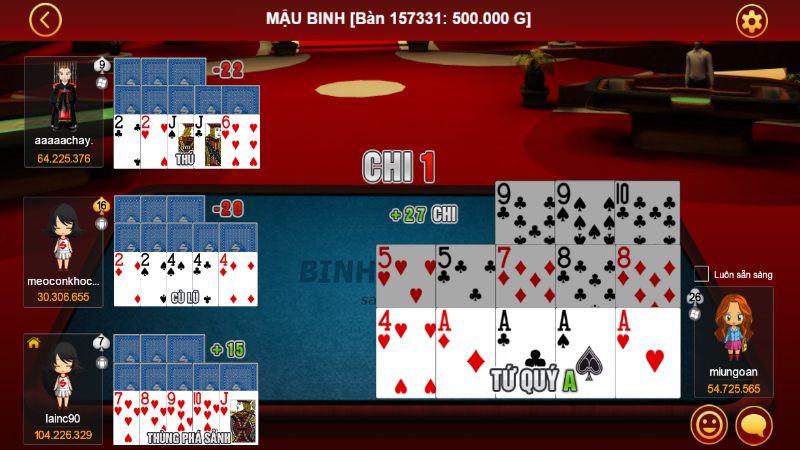This screenshot has width=800, height=450.
Task: Open the gear settings menu
Action: (751, 20)
